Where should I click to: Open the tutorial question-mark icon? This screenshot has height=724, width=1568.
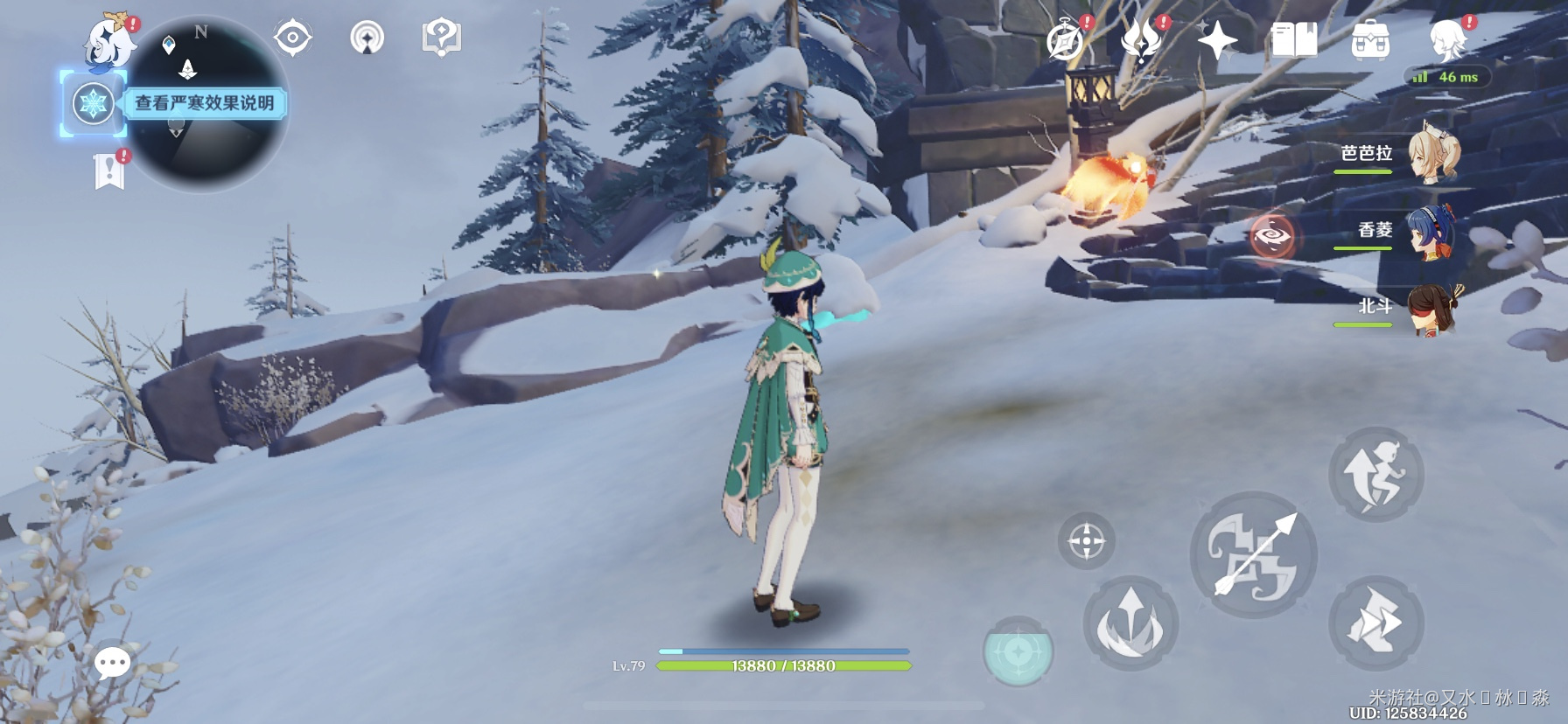click(441, 38)
